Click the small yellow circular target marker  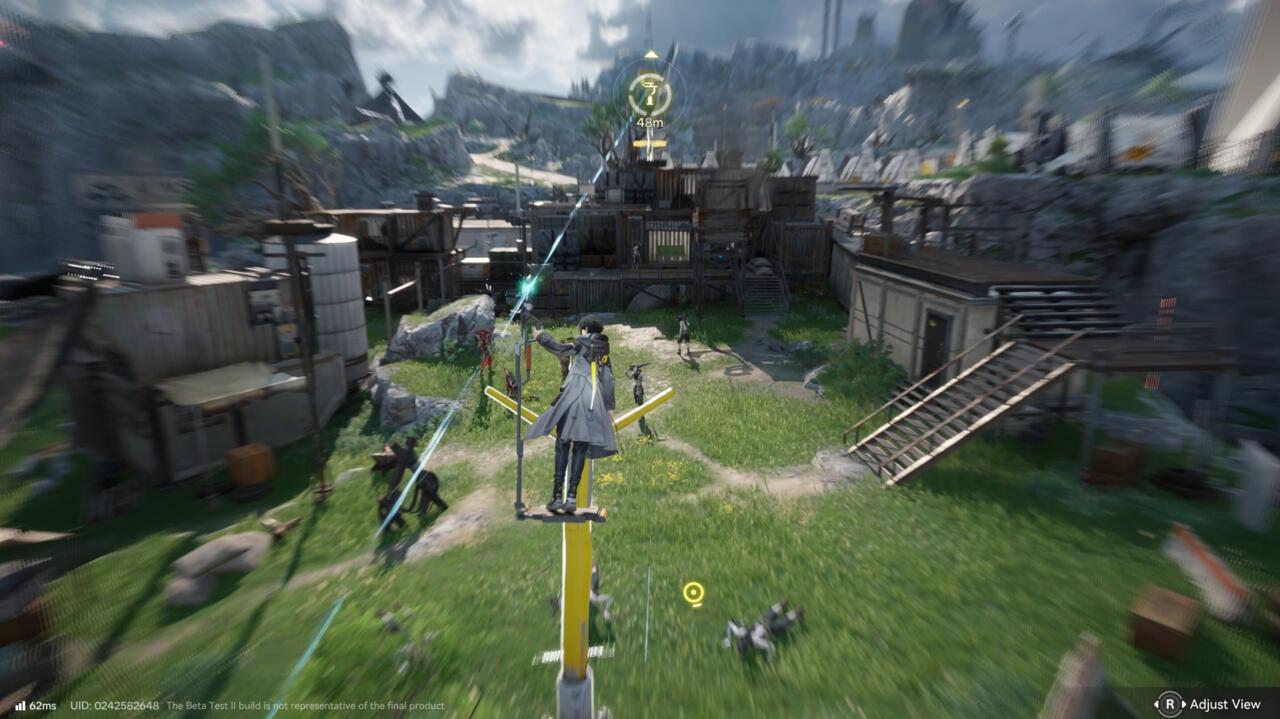coord(693,593)
